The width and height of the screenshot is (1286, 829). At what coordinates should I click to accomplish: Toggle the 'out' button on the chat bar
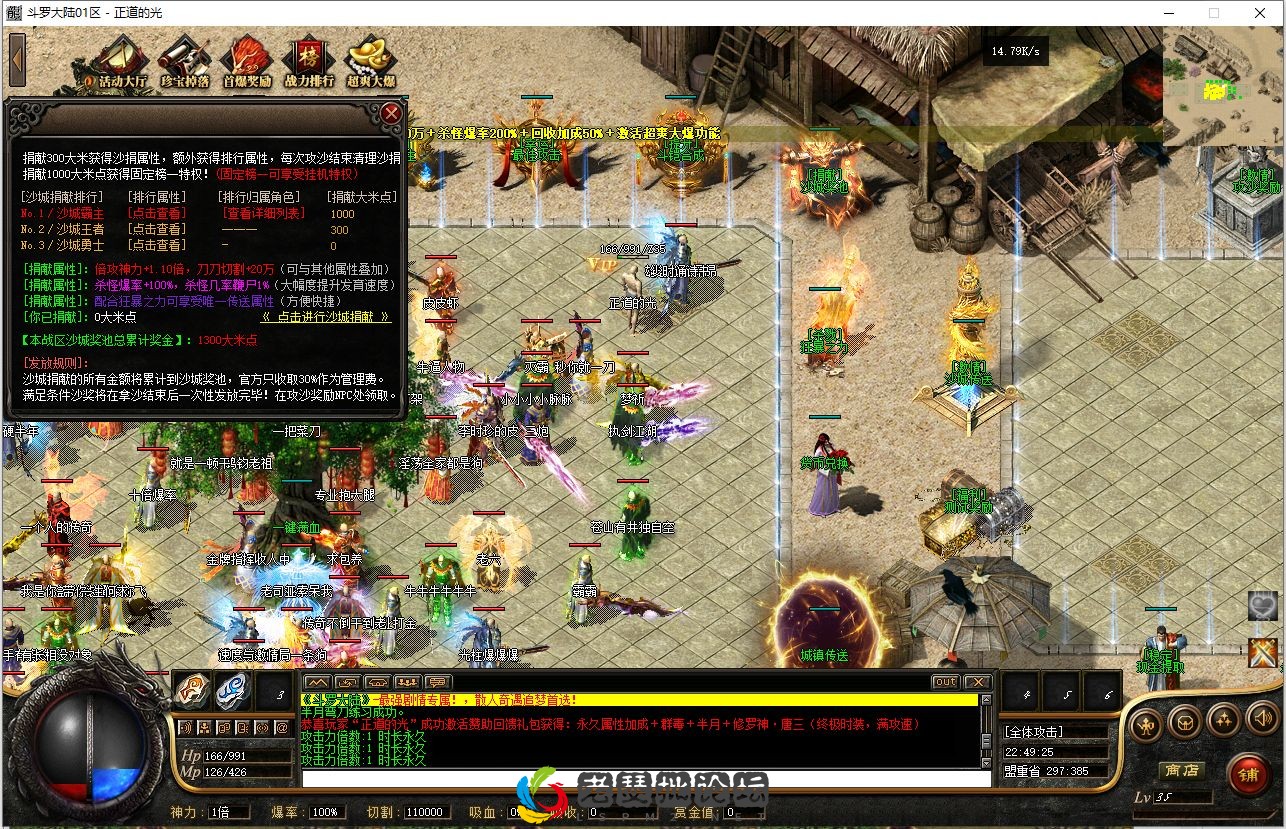(944, 680)
